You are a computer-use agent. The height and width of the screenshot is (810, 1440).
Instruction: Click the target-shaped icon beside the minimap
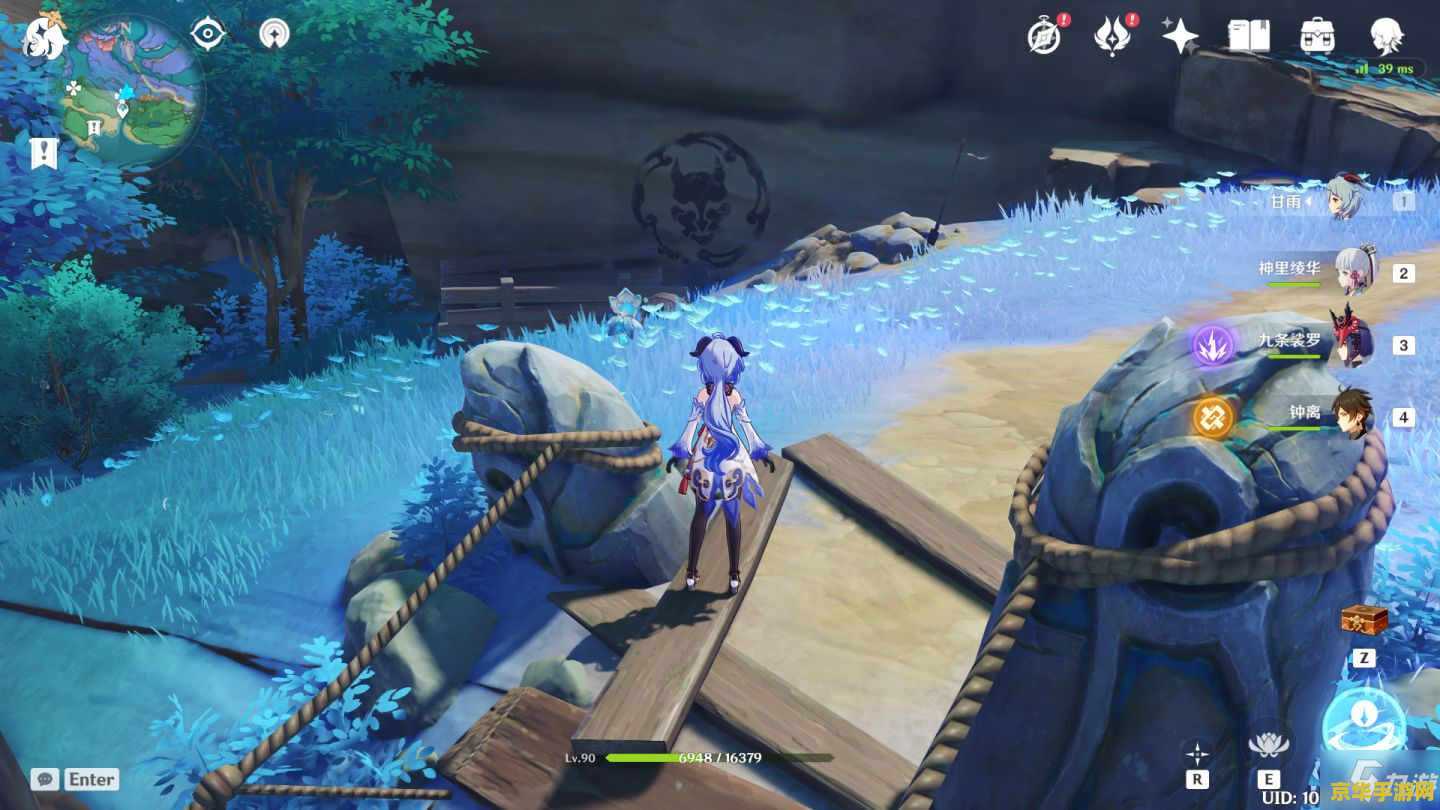point(208,34)
